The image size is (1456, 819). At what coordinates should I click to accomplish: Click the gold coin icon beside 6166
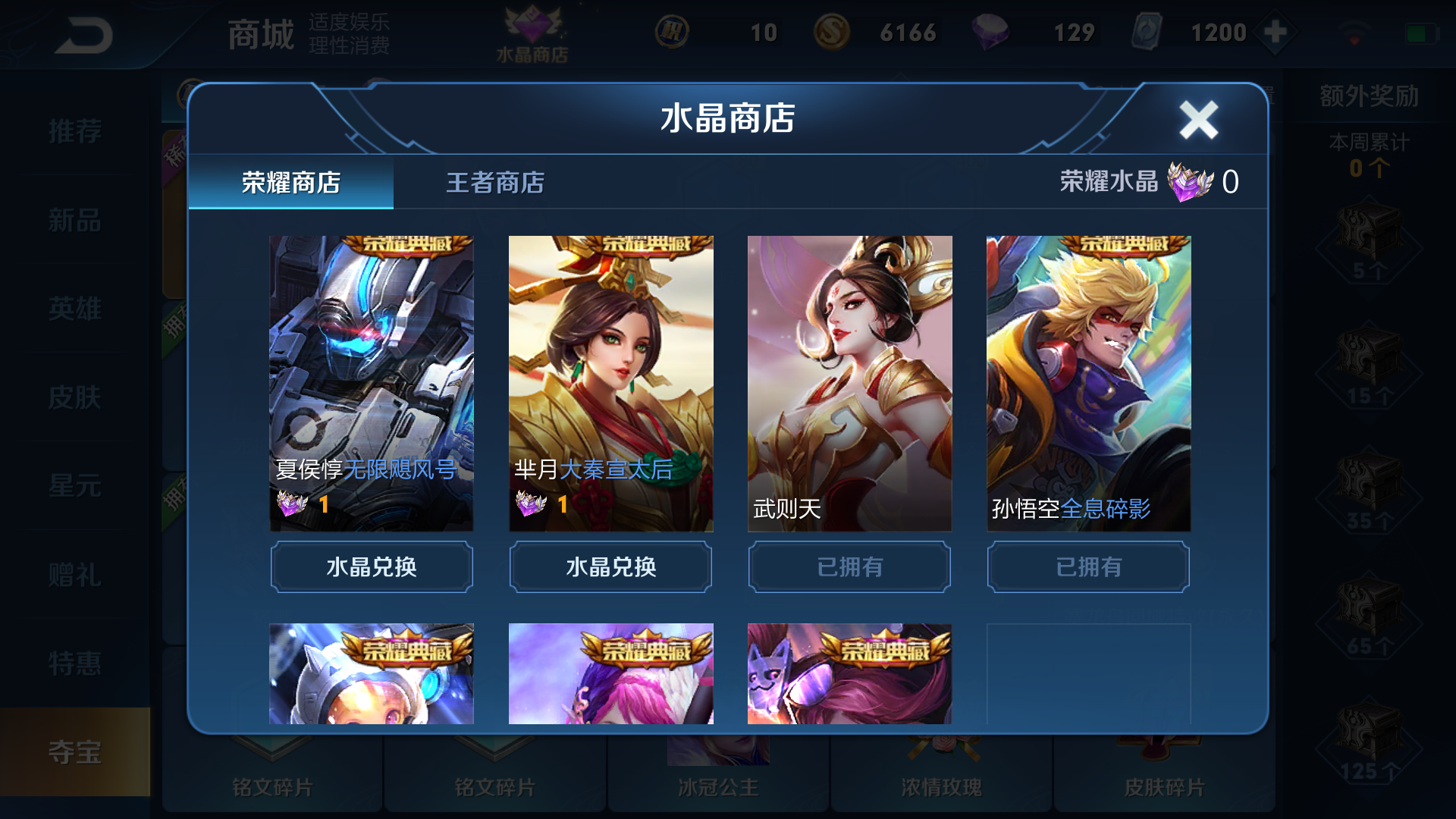click(x=833, y=32)
